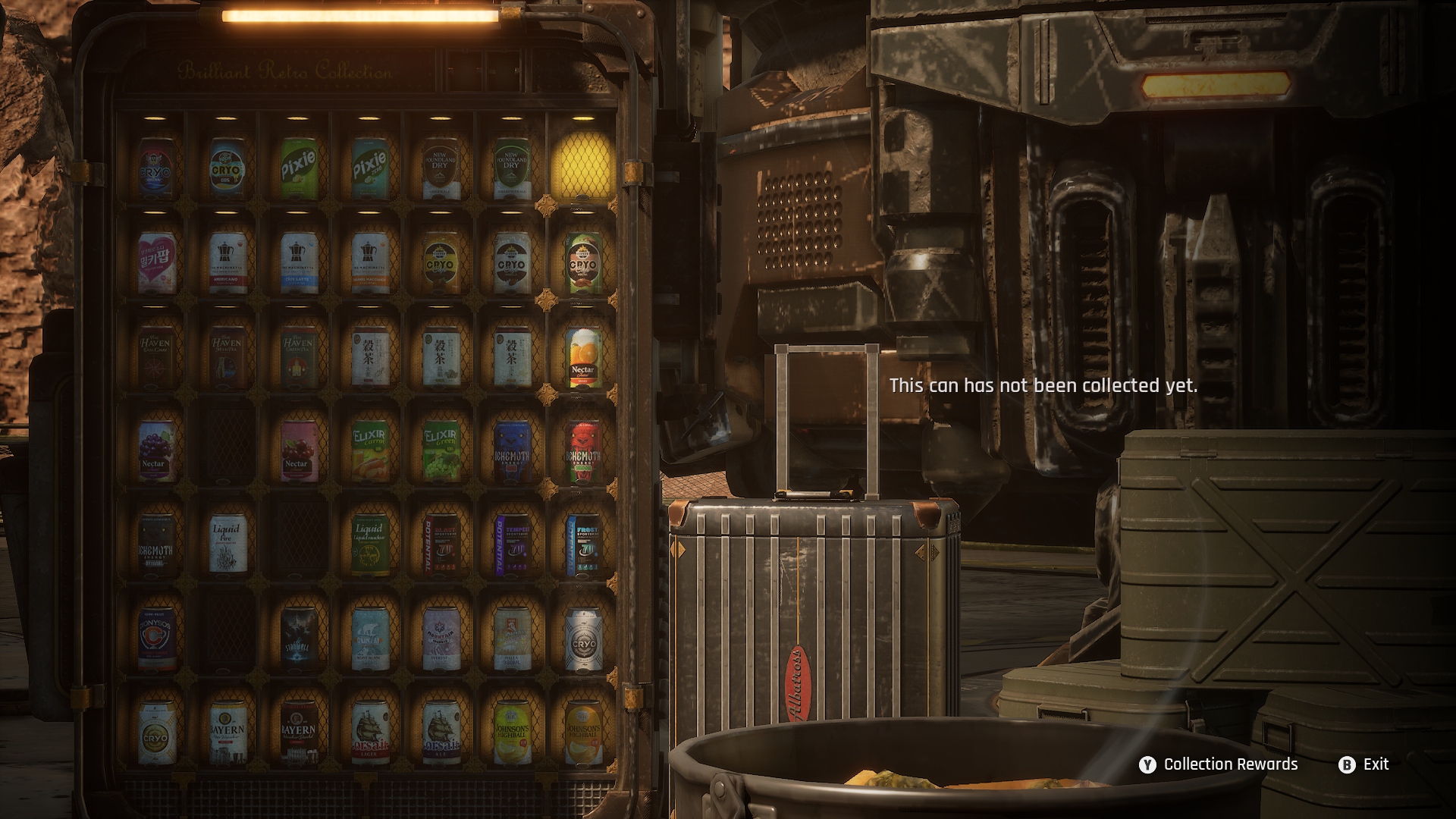The width and height of the screenshot is (1456, 819).
Task: Select the Nectar orange juice can
Action: point(582,357)
